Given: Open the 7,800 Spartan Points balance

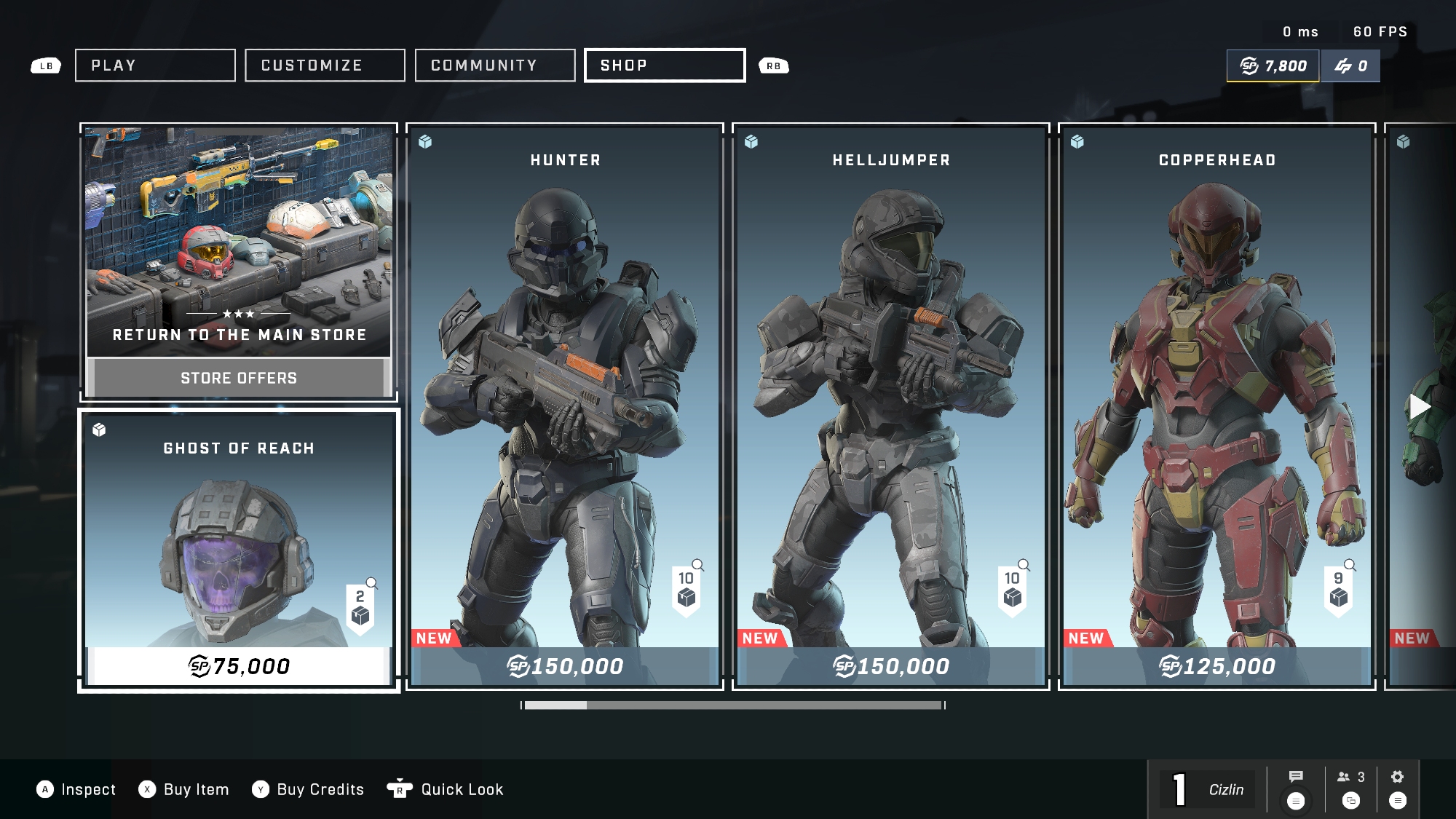Looking at the screenshot, I should (1273, 66).
